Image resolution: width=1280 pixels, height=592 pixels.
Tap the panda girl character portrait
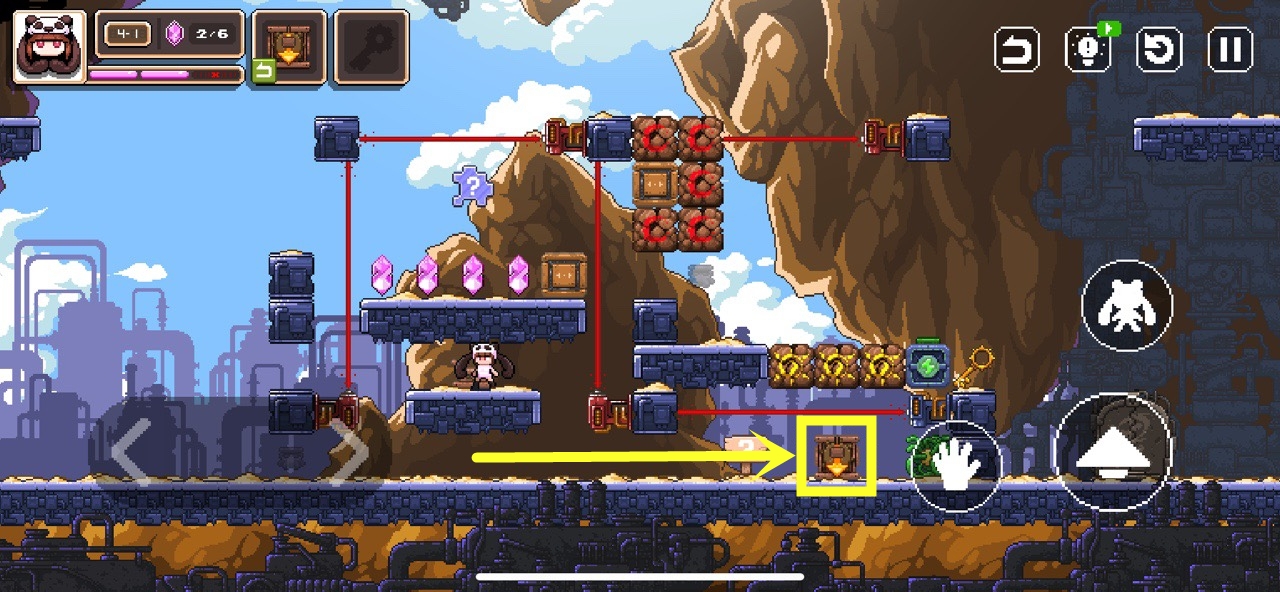tap(49, 46)
